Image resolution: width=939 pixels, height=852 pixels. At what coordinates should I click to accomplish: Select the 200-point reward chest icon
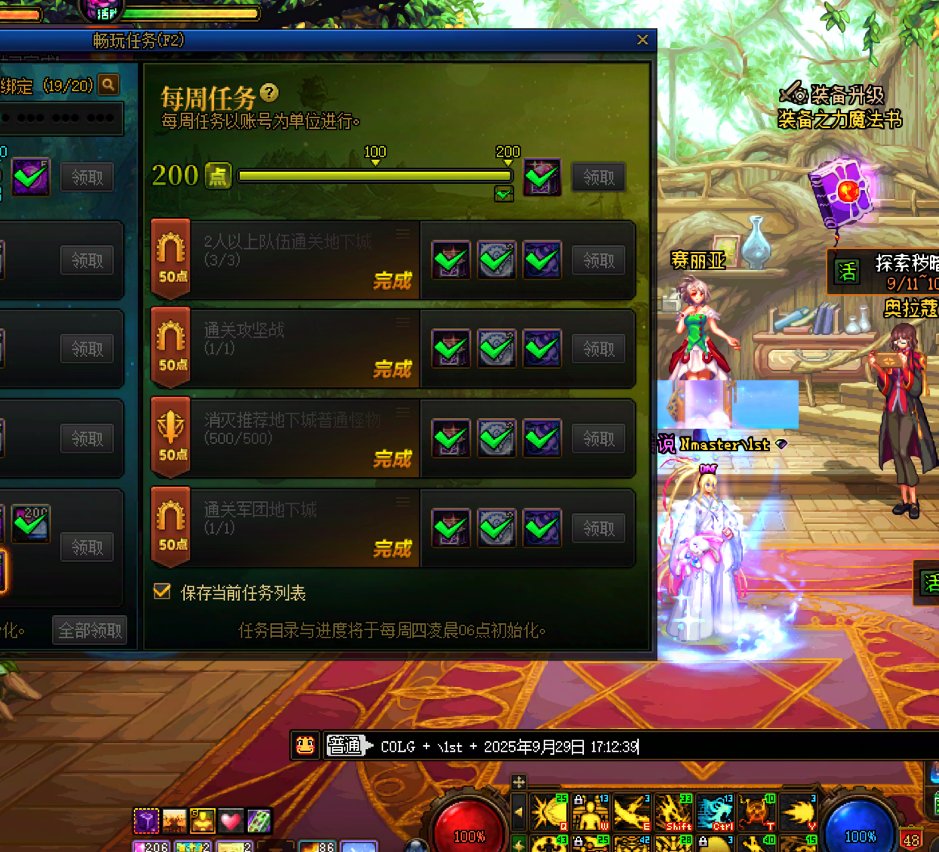542,177
